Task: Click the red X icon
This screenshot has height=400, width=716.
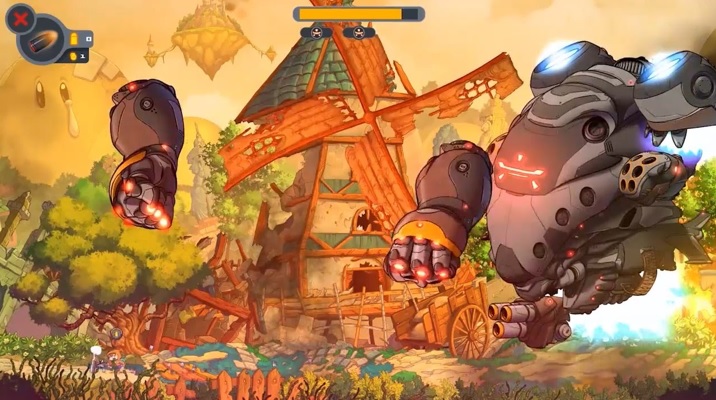Action: tap(20, 17)
